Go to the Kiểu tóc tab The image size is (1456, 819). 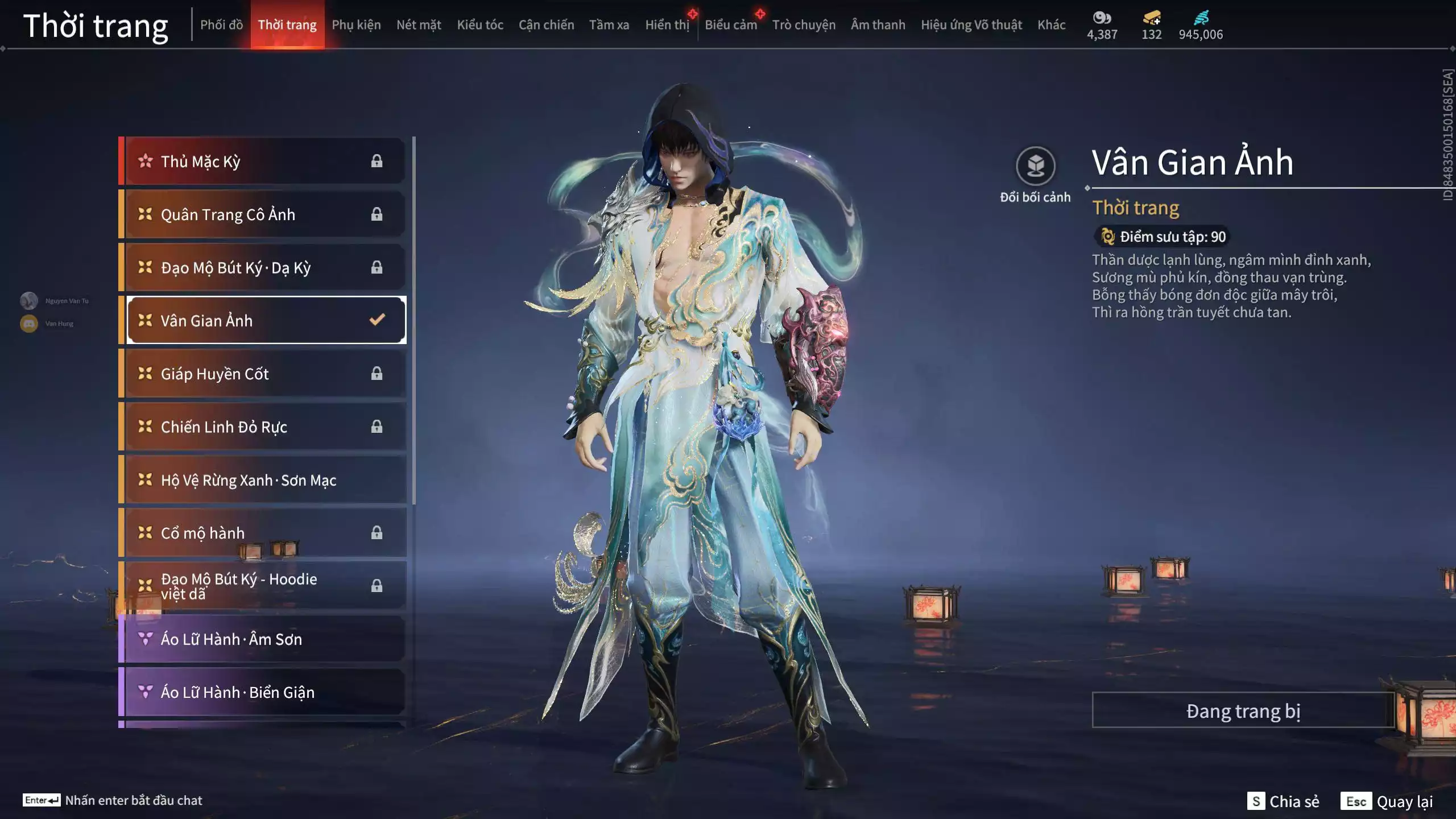tap(480, 25)
